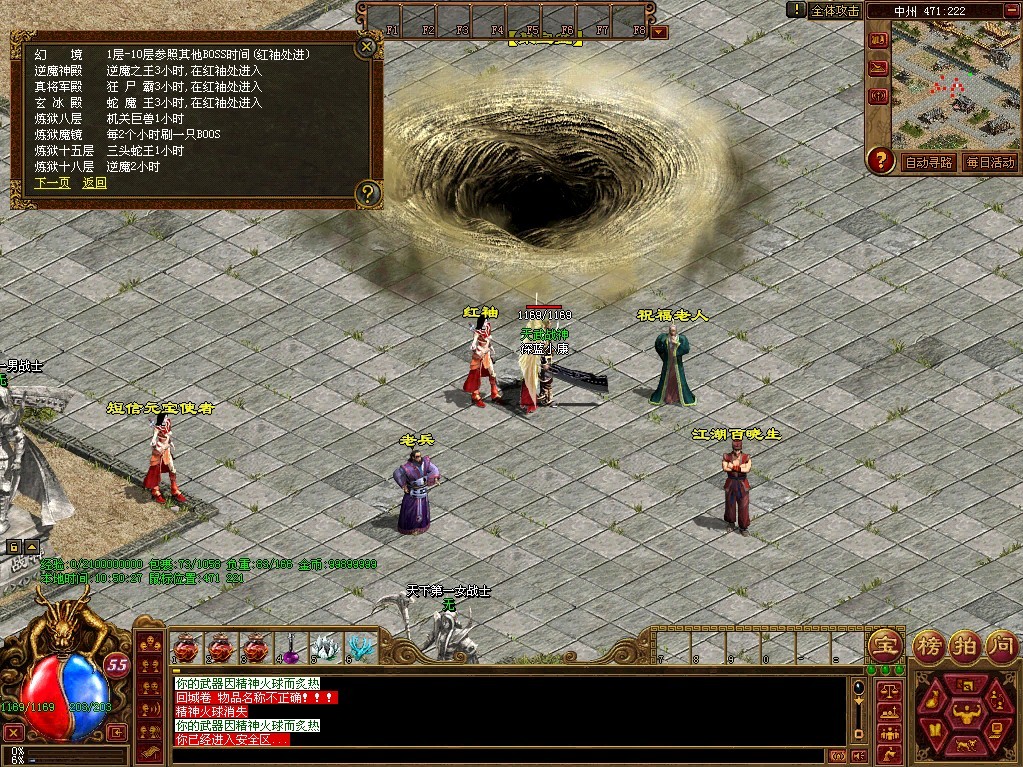Close the boss timer info panel
The height and width of the screenshot is (767, 1023).
click(367, 46)
